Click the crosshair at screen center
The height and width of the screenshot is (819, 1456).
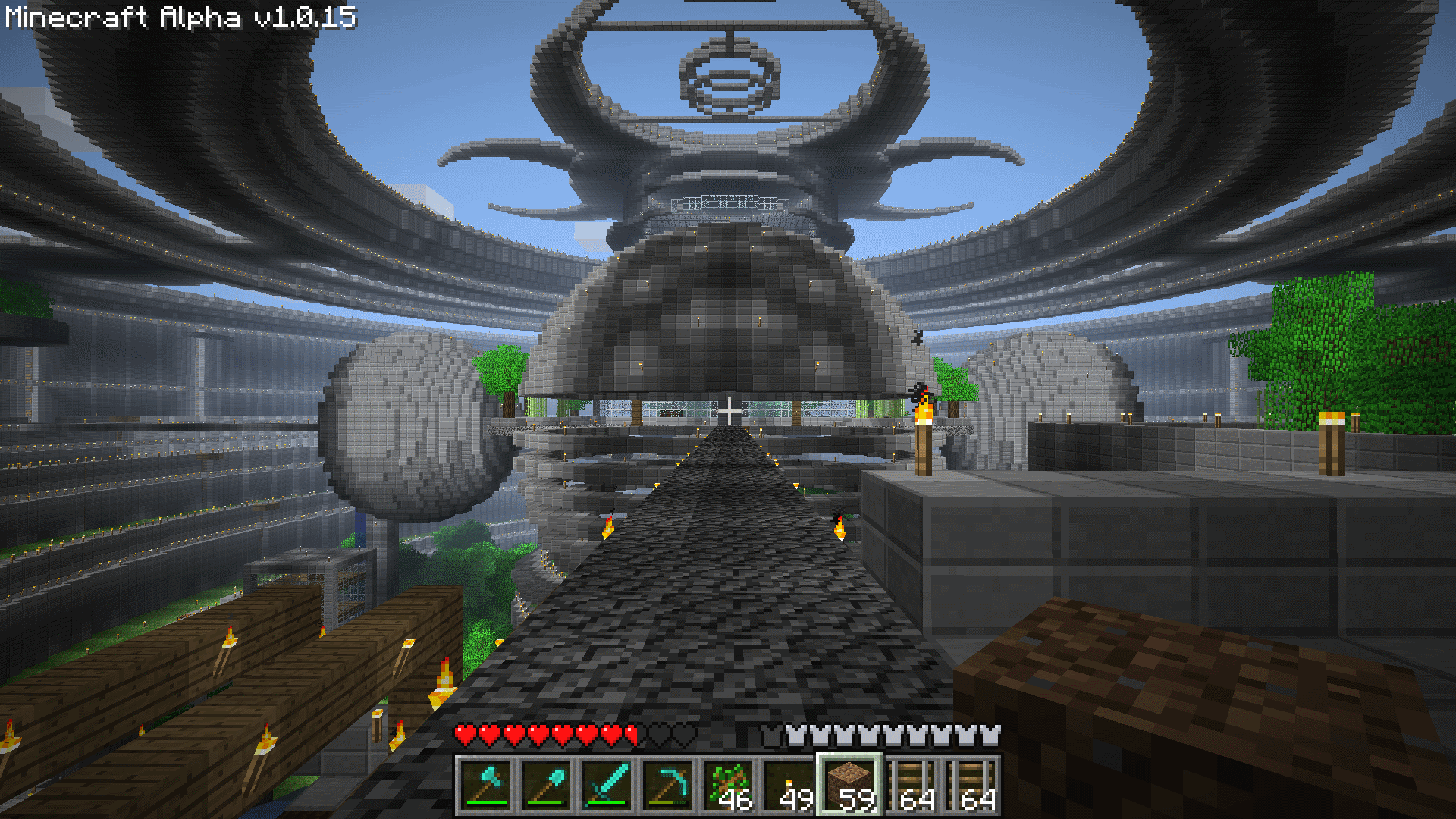click(728, 409)
